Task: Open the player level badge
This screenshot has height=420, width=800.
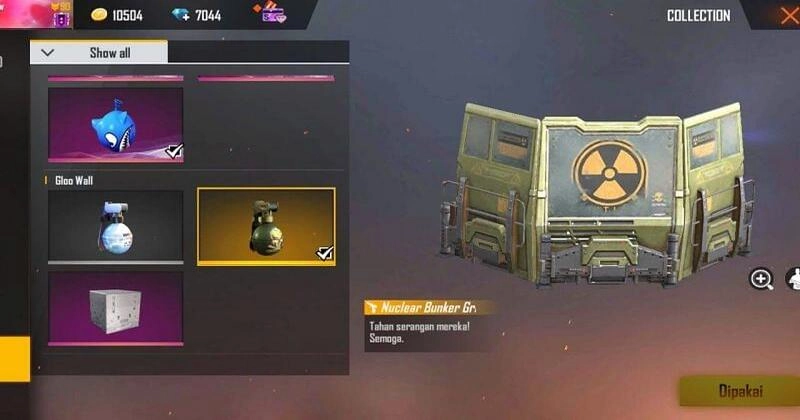Action: pos(59,15)
